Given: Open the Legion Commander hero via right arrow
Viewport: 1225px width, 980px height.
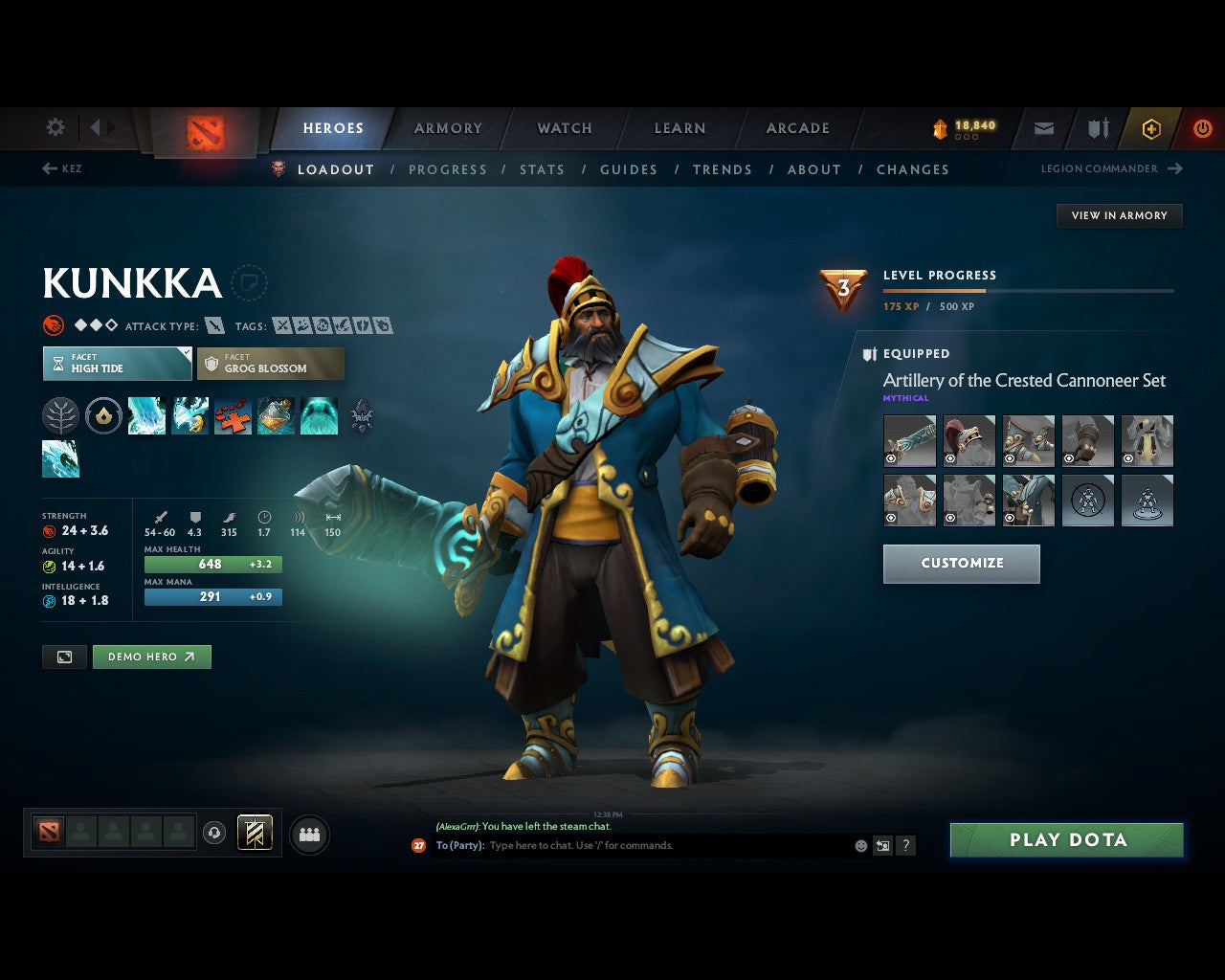Looking at the screenshot, I should pos(1174,168).
